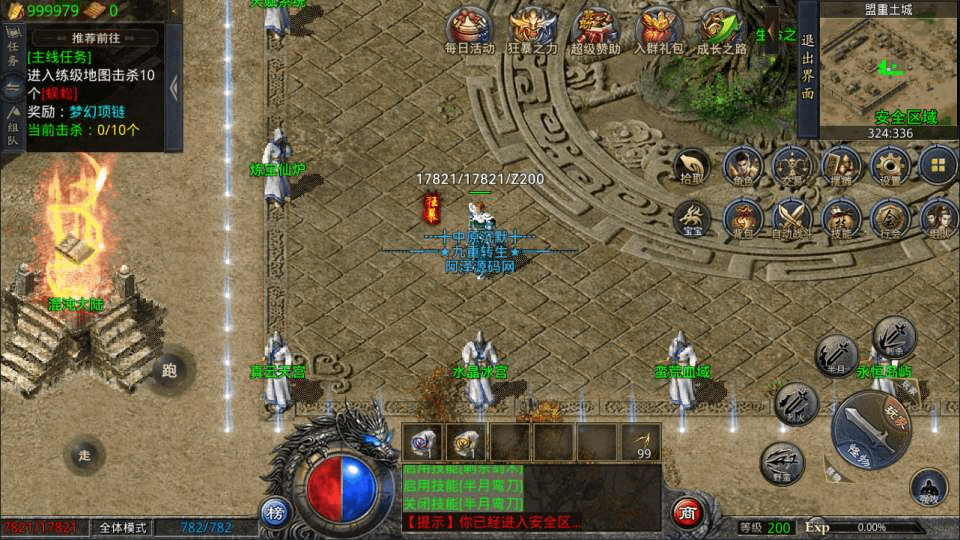The width and height of the screenshot is (960, 540).
Task: Open the 超级赞助 sponsor icon
Action: click(x=595, y=27)
